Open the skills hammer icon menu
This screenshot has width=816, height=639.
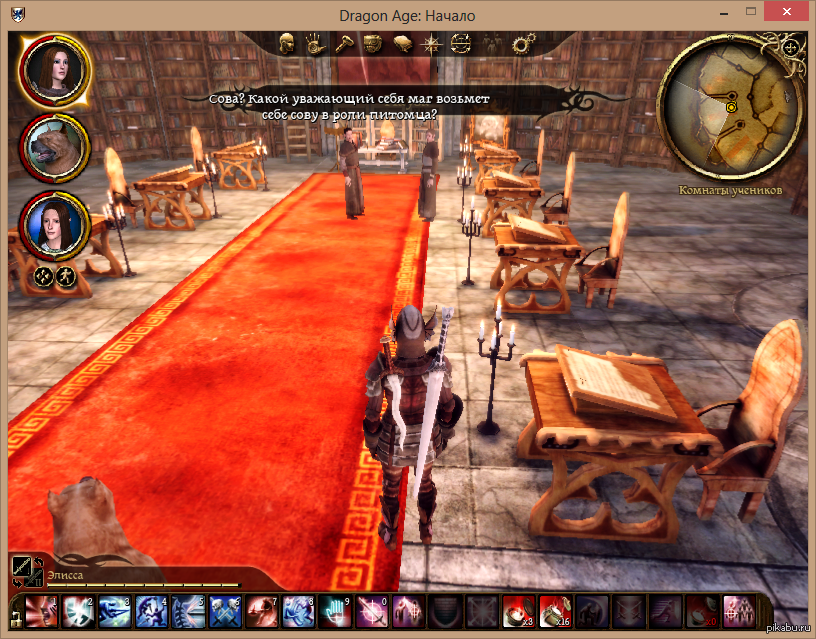tap(342, 43)
